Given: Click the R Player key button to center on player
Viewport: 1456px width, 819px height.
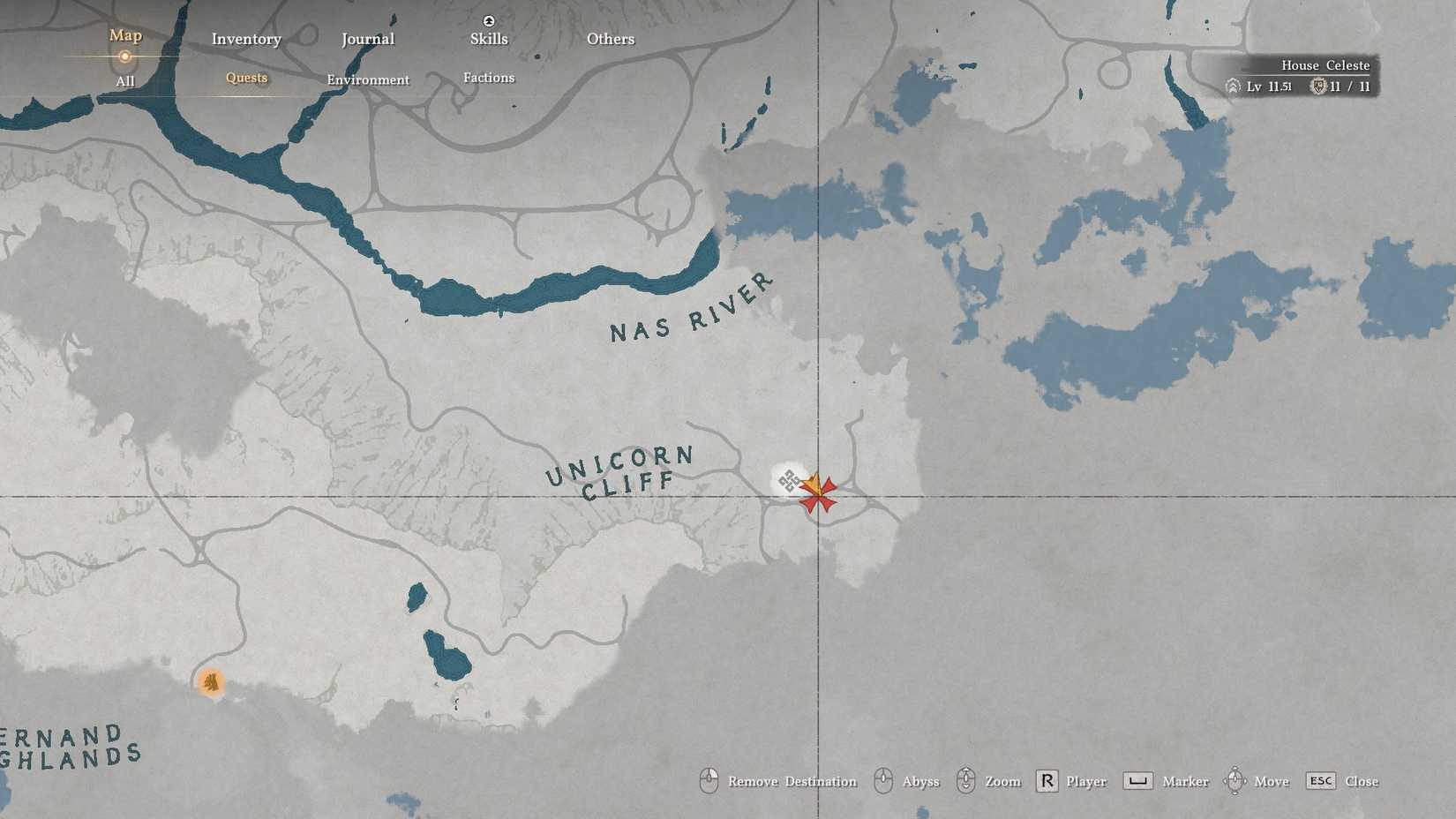Looking at the screenshot, I should [x=1047, y=781].
